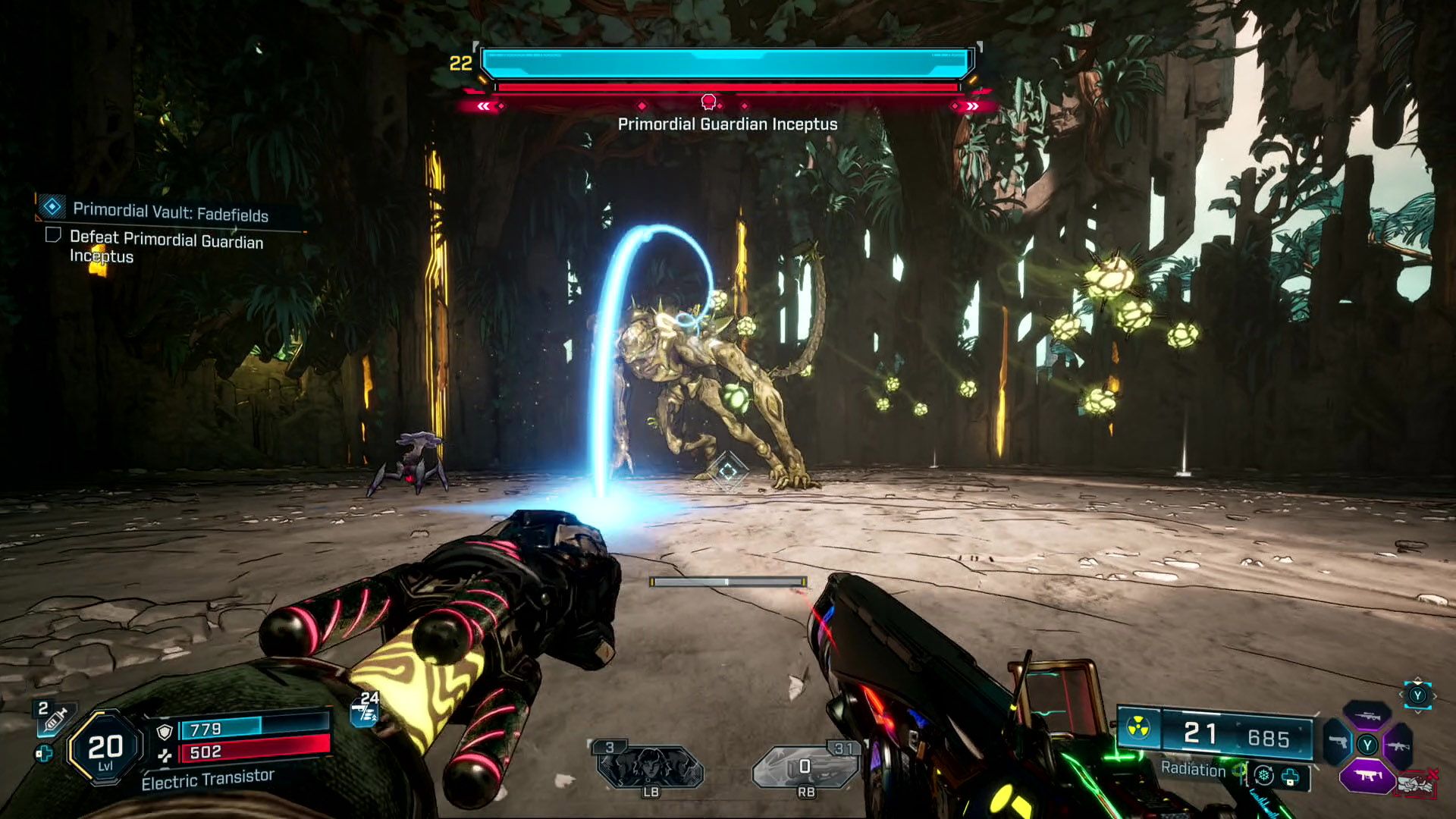This screenshot has height=819, width=1456.
Task: Click the Primordial Vault: Fadefields mission header
Action: pyautogui.click(x=170, y=213)
